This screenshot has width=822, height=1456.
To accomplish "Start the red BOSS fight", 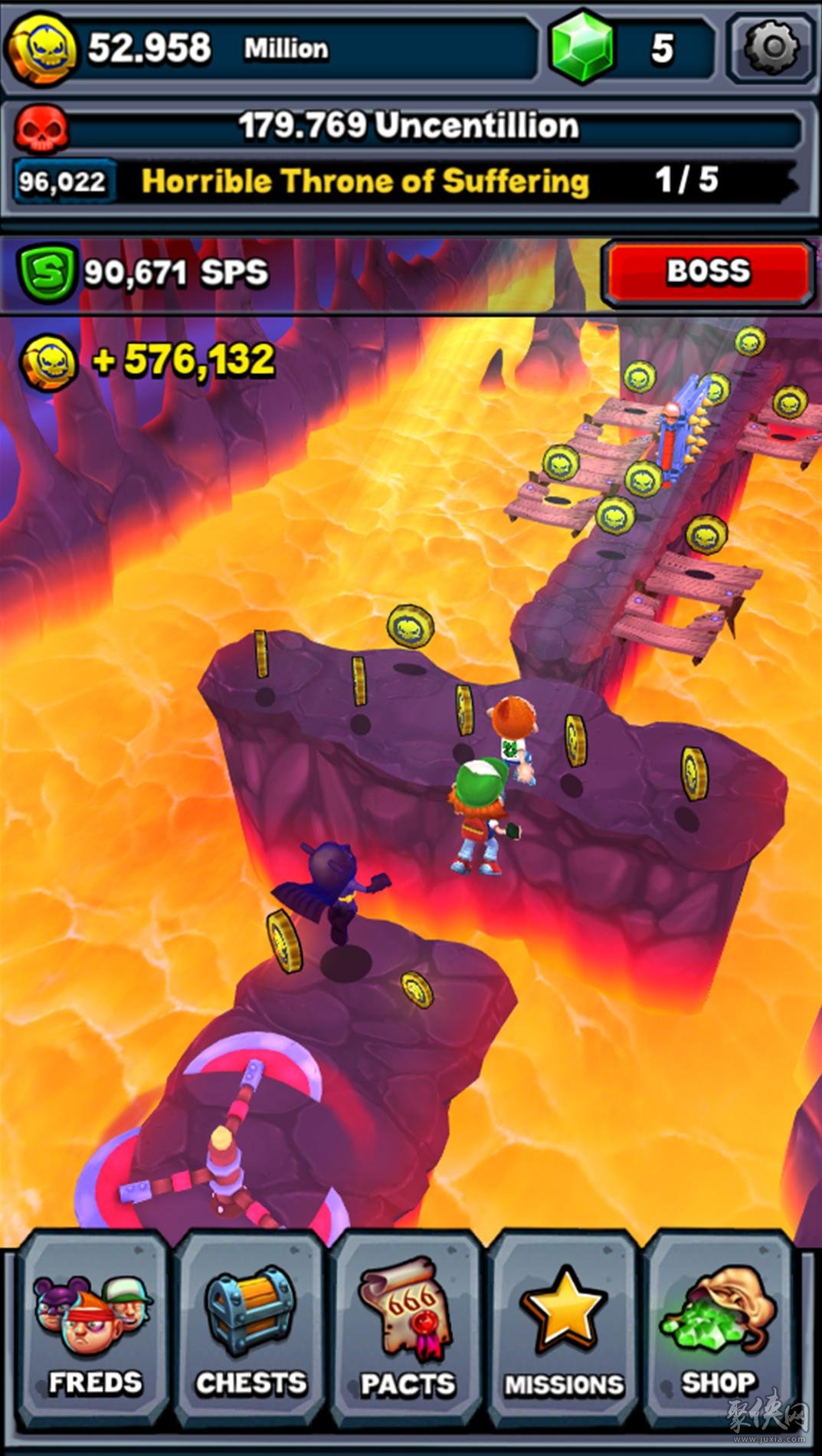I will tap(708, 272).
